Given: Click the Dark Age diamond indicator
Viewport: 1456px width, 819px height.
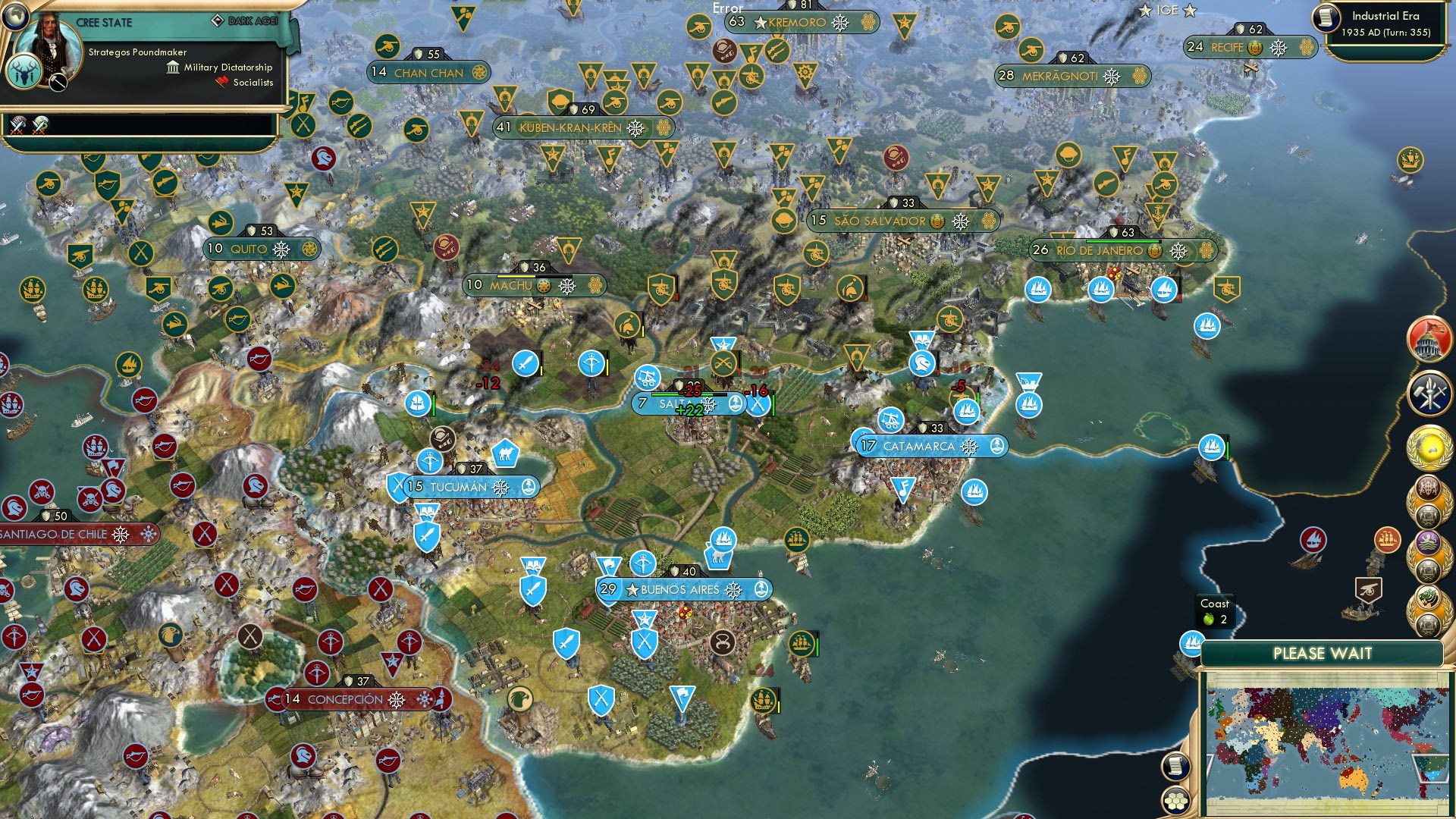Looking at the screenshot, I should [x=218, y=20].
